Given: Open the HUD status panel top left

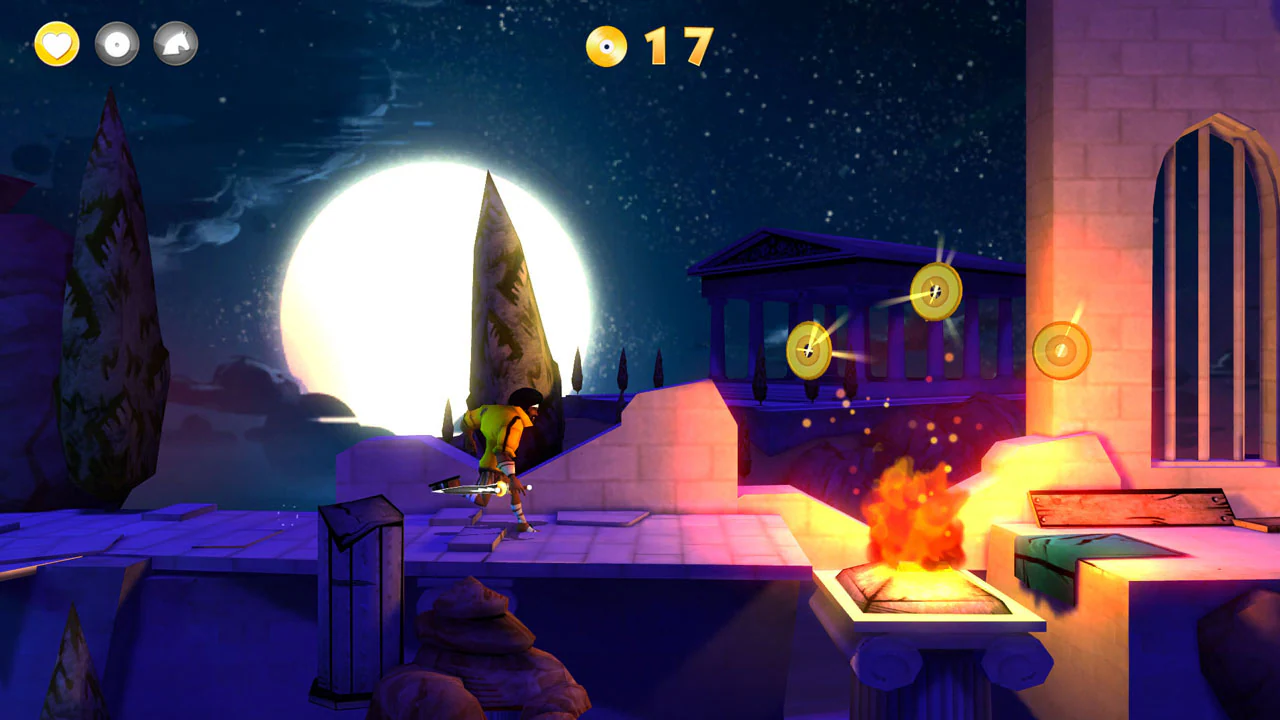Looking at the screenshot, I should coord(115,44).
